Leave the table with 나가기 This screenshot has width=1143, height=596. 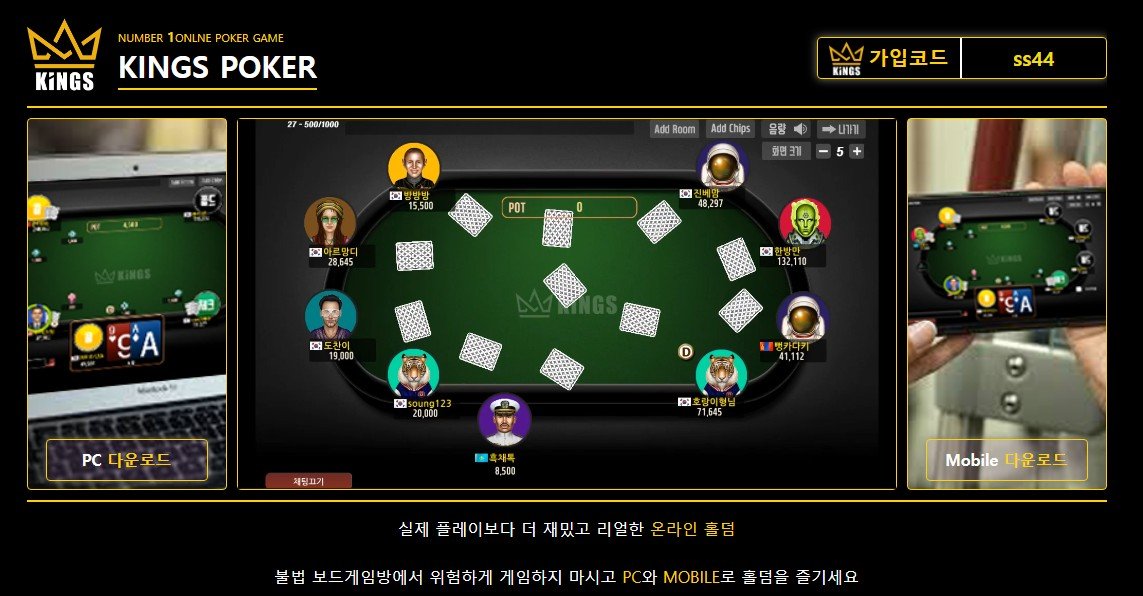[841, 129]
